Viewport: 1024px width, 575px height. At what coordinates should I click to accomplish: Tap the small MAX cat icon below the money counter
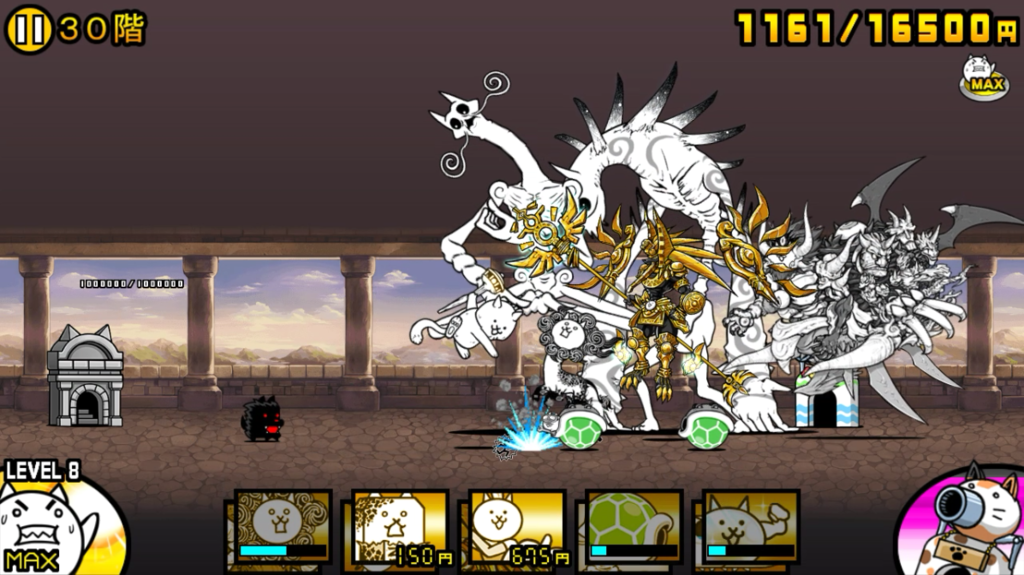(984, 78)
